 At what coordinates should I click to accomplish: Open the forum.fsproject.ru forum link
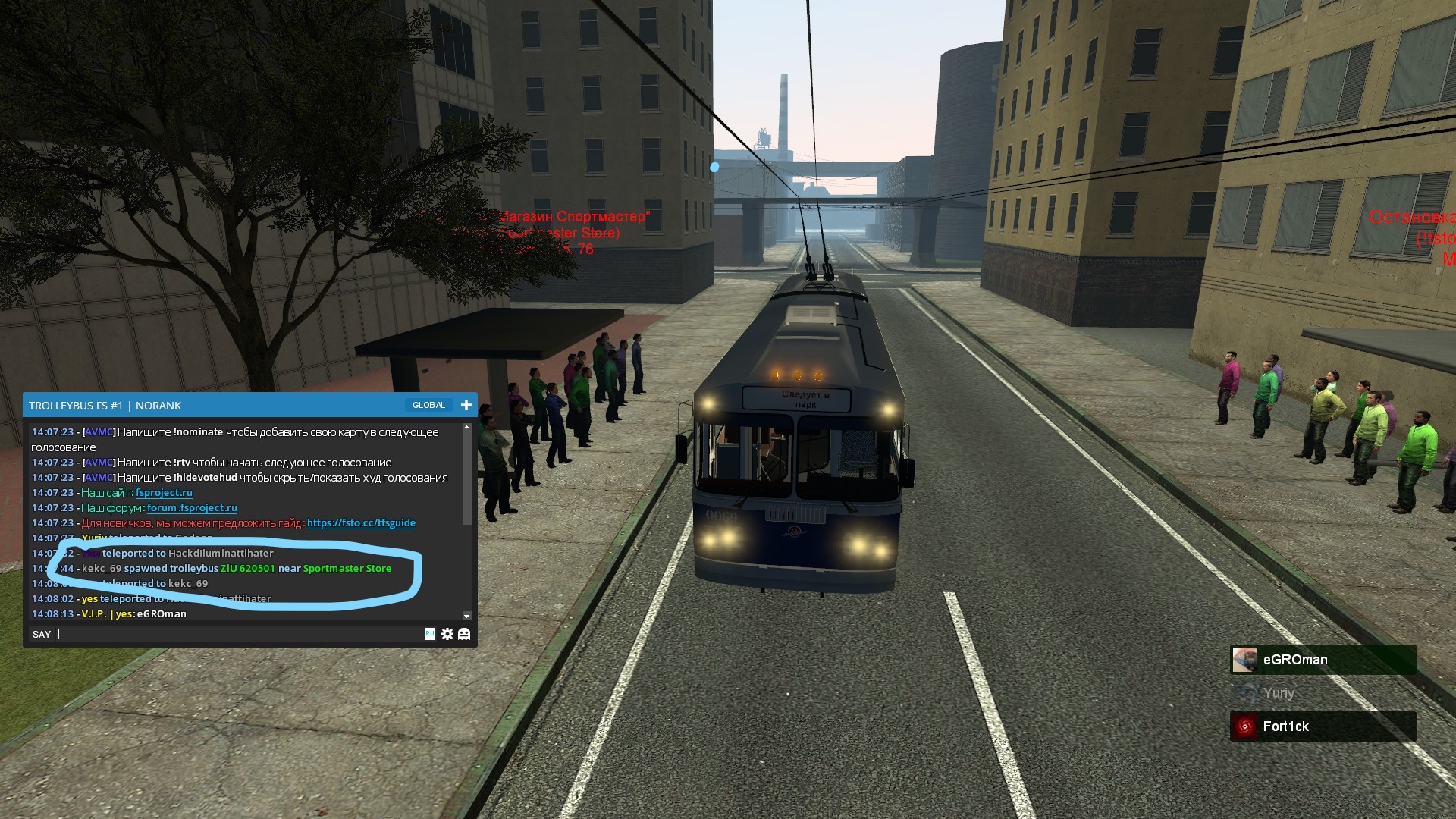[x=192, y=508]
